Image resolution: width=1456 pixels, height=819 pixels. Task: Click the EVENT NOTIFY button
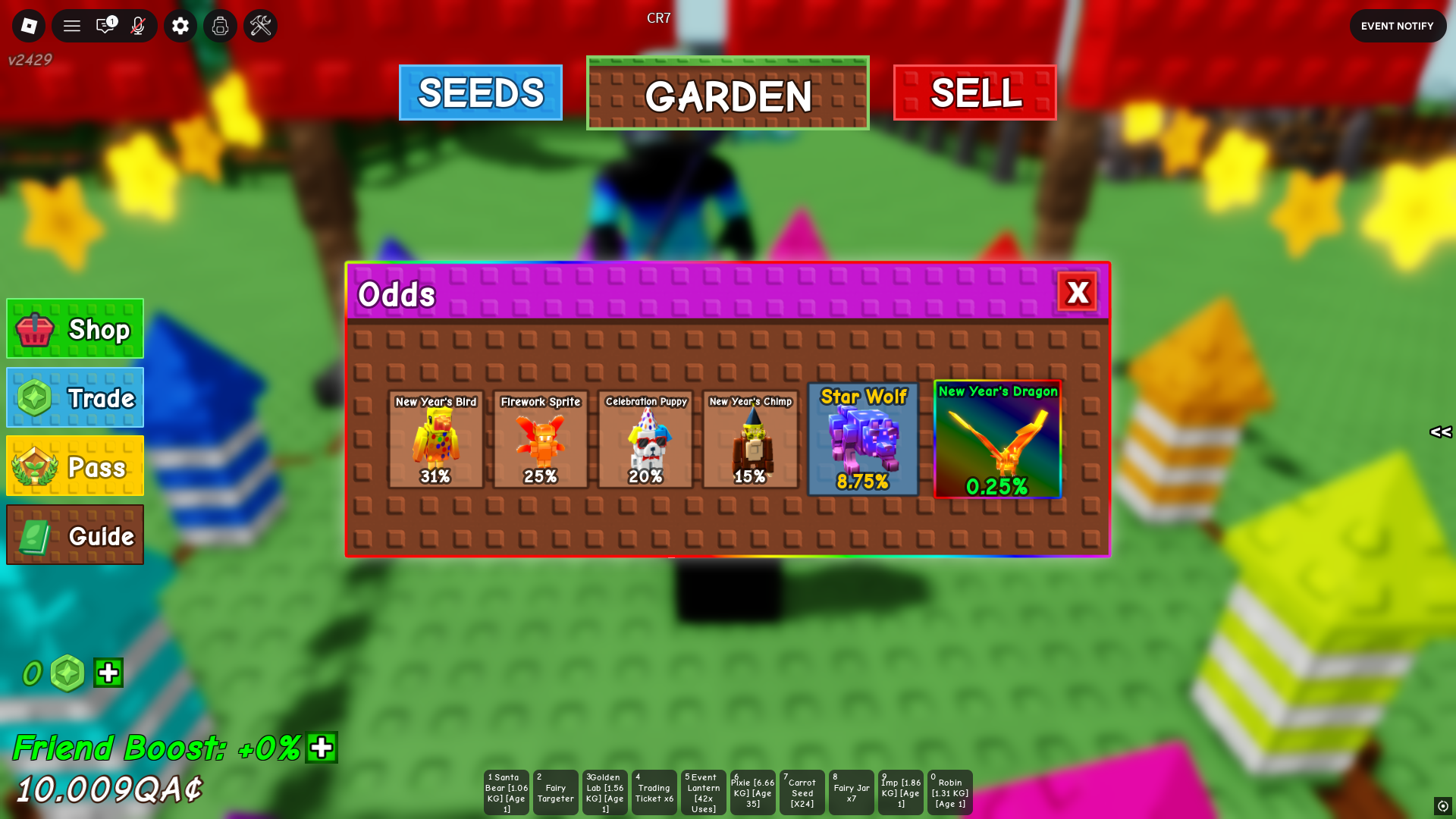[x=1398, y=25]
